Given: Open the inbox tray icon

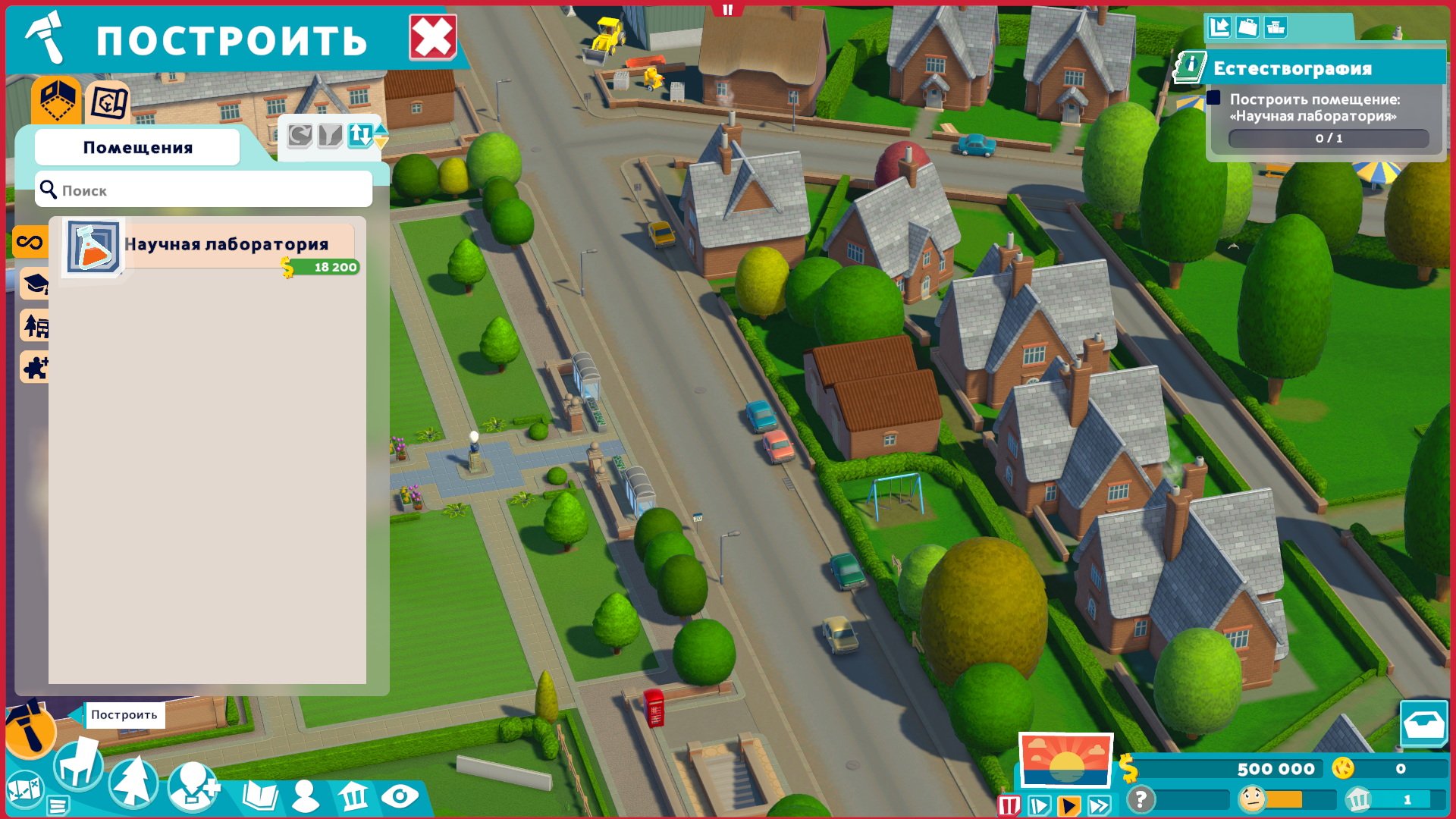Looking at the screenshot, I should point(1423,725).
